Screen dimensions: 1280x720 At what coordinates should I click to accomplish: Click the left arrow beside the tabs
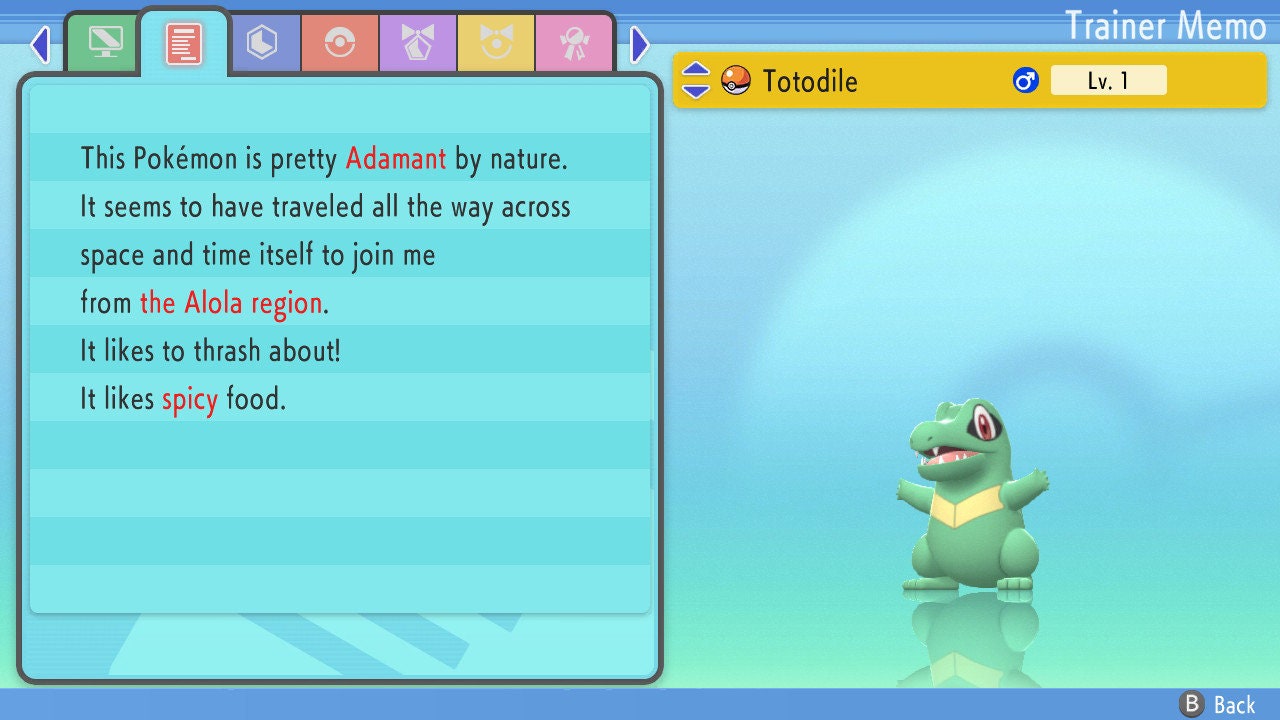pos(40,44)
